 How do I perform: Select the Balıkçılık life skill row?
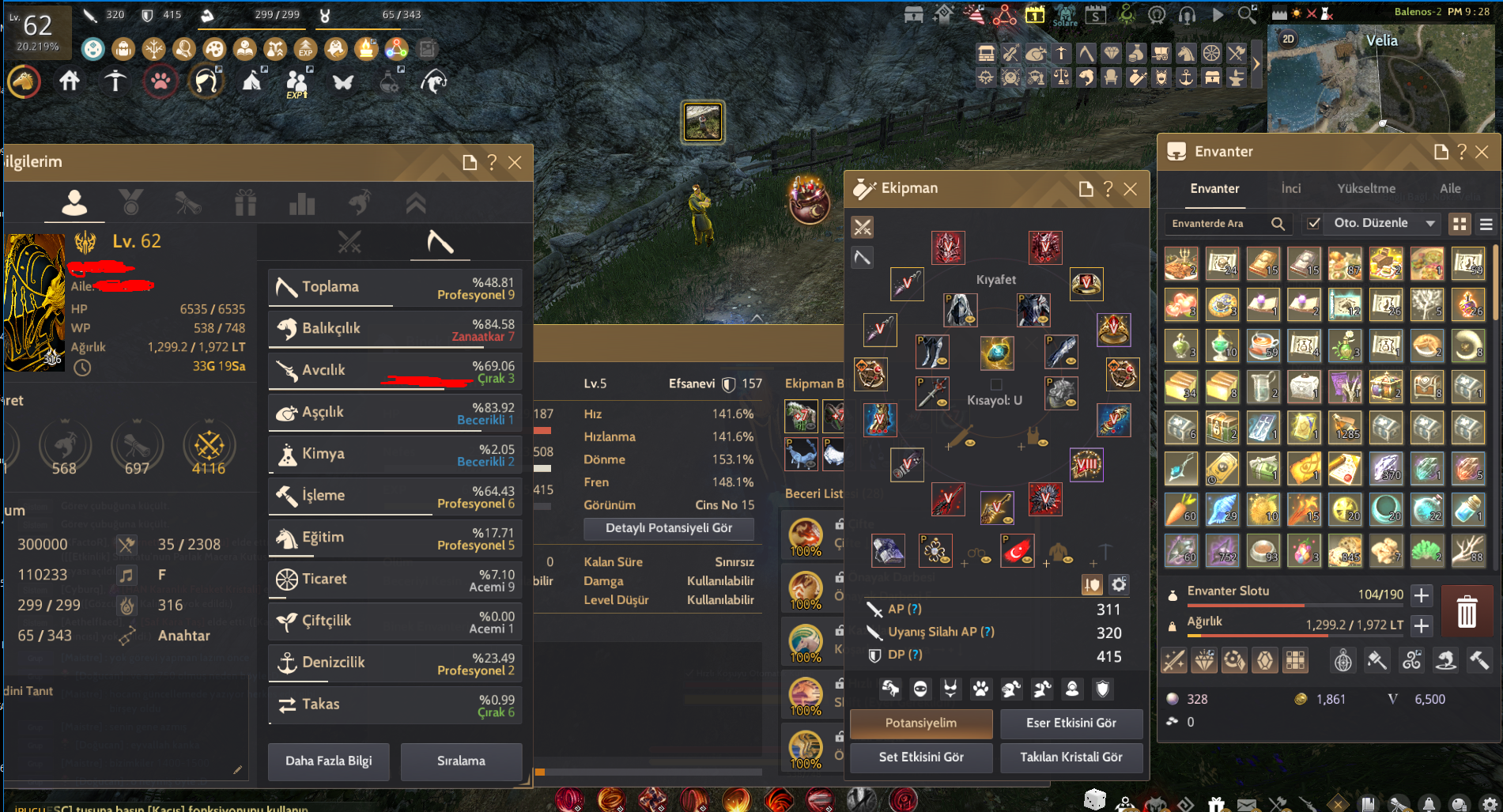pos(395,329)
